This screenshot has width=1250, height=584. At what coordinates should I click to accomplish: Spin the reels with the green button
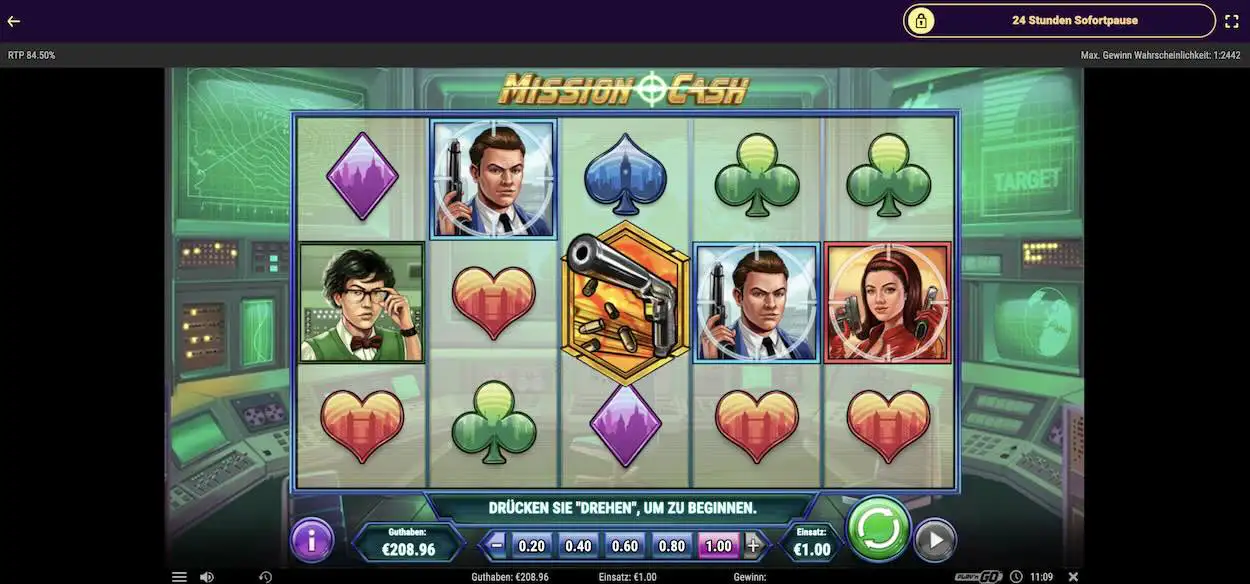(x=879, y=530)
